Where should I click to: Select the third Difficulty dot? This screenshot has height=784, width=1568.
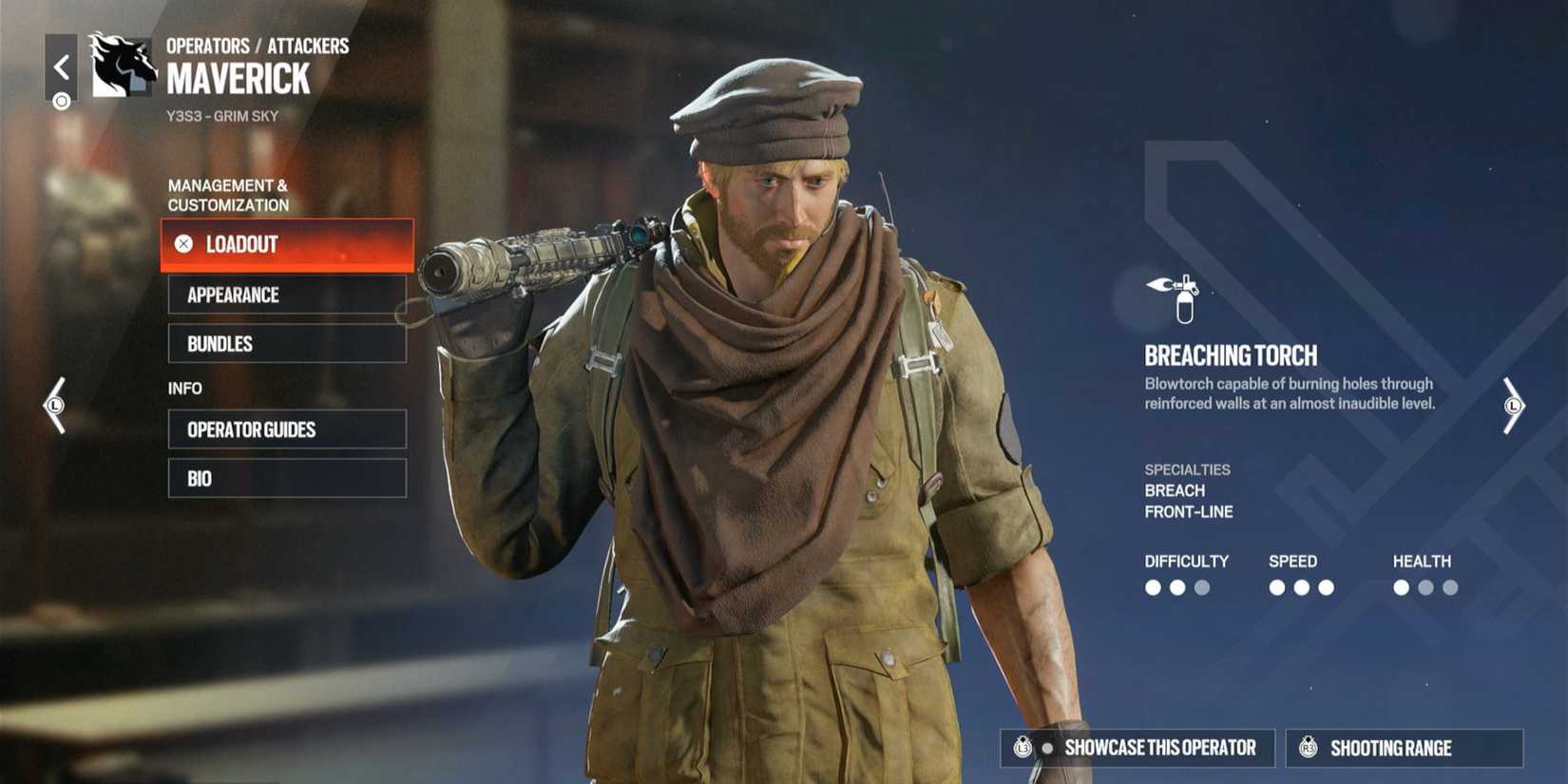(1199, 588)
